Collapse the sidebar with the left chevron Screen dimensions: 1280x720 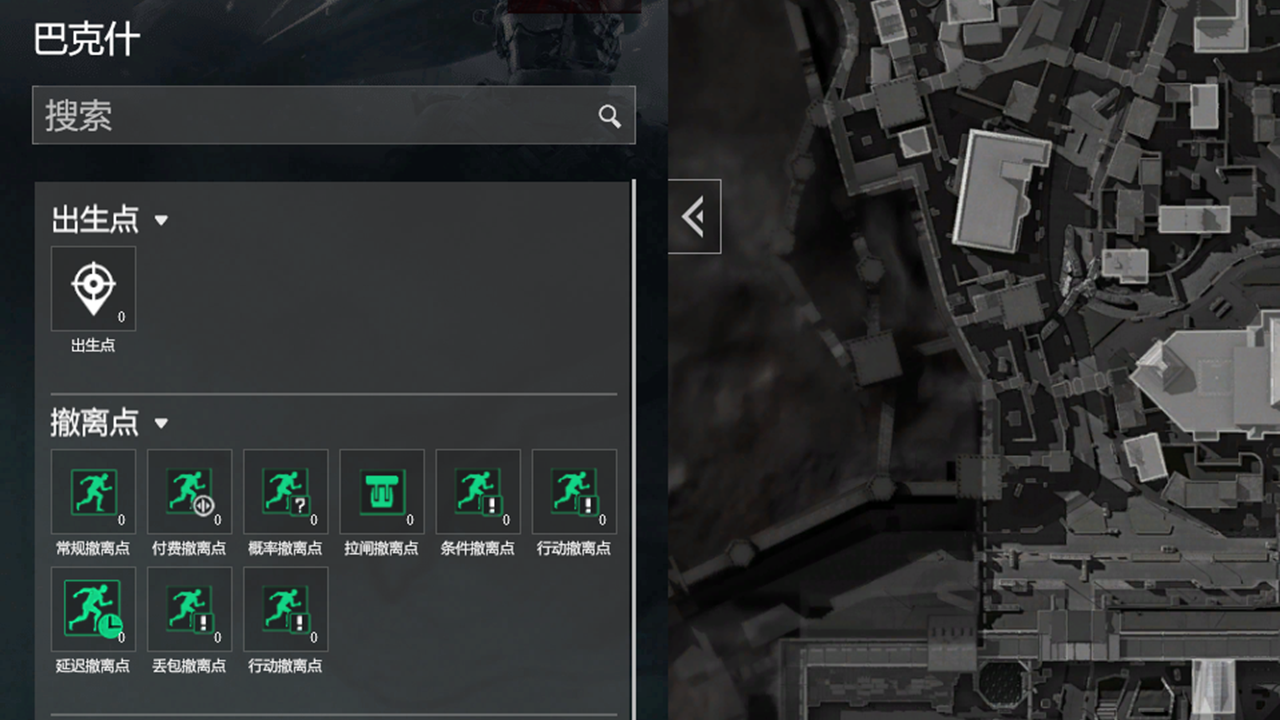(x=695, y=216)
